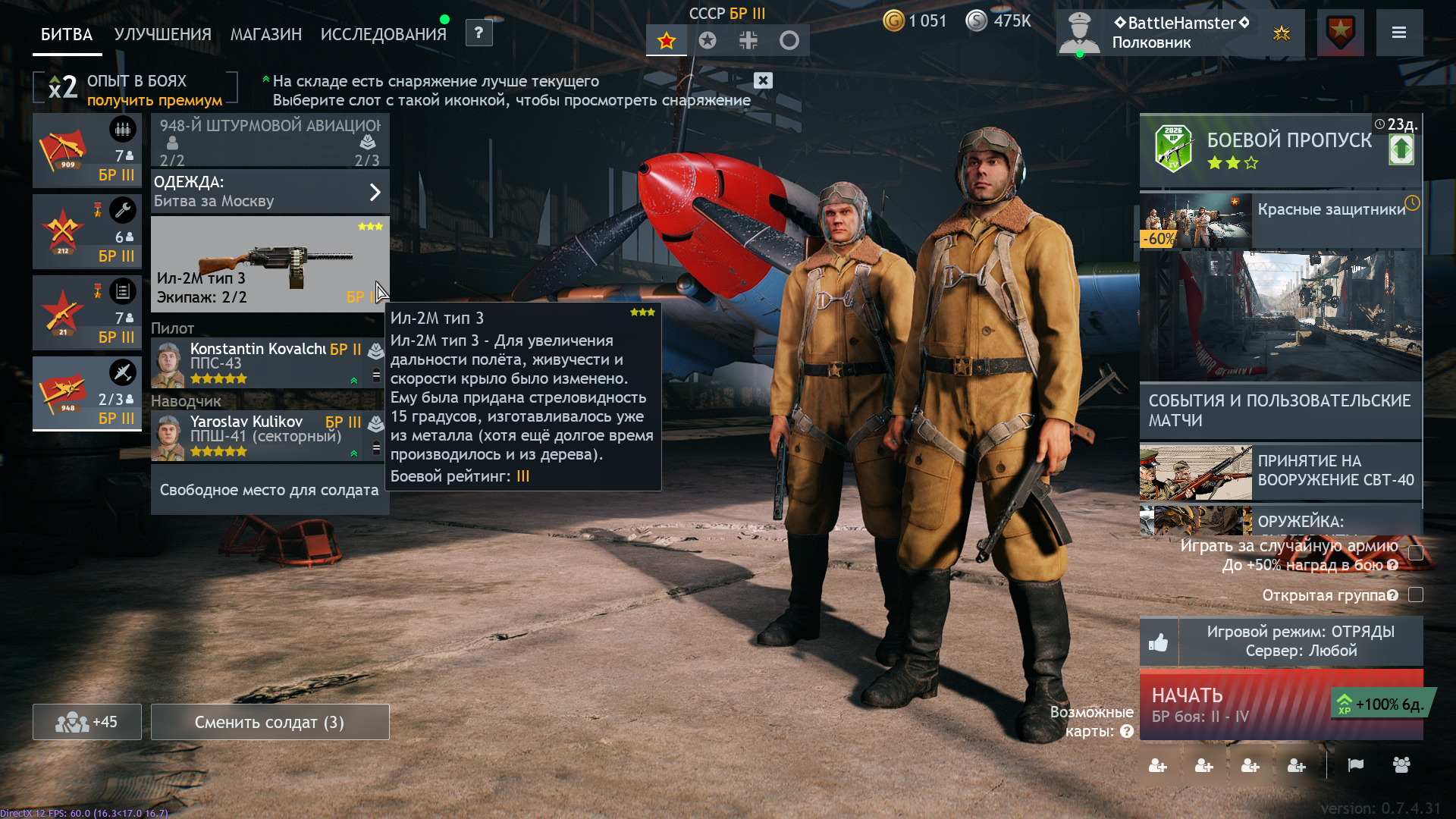The width and height of the screenshot is (1456, 819).
Task: Select the USSR red star faction
Action: point(667,41)
